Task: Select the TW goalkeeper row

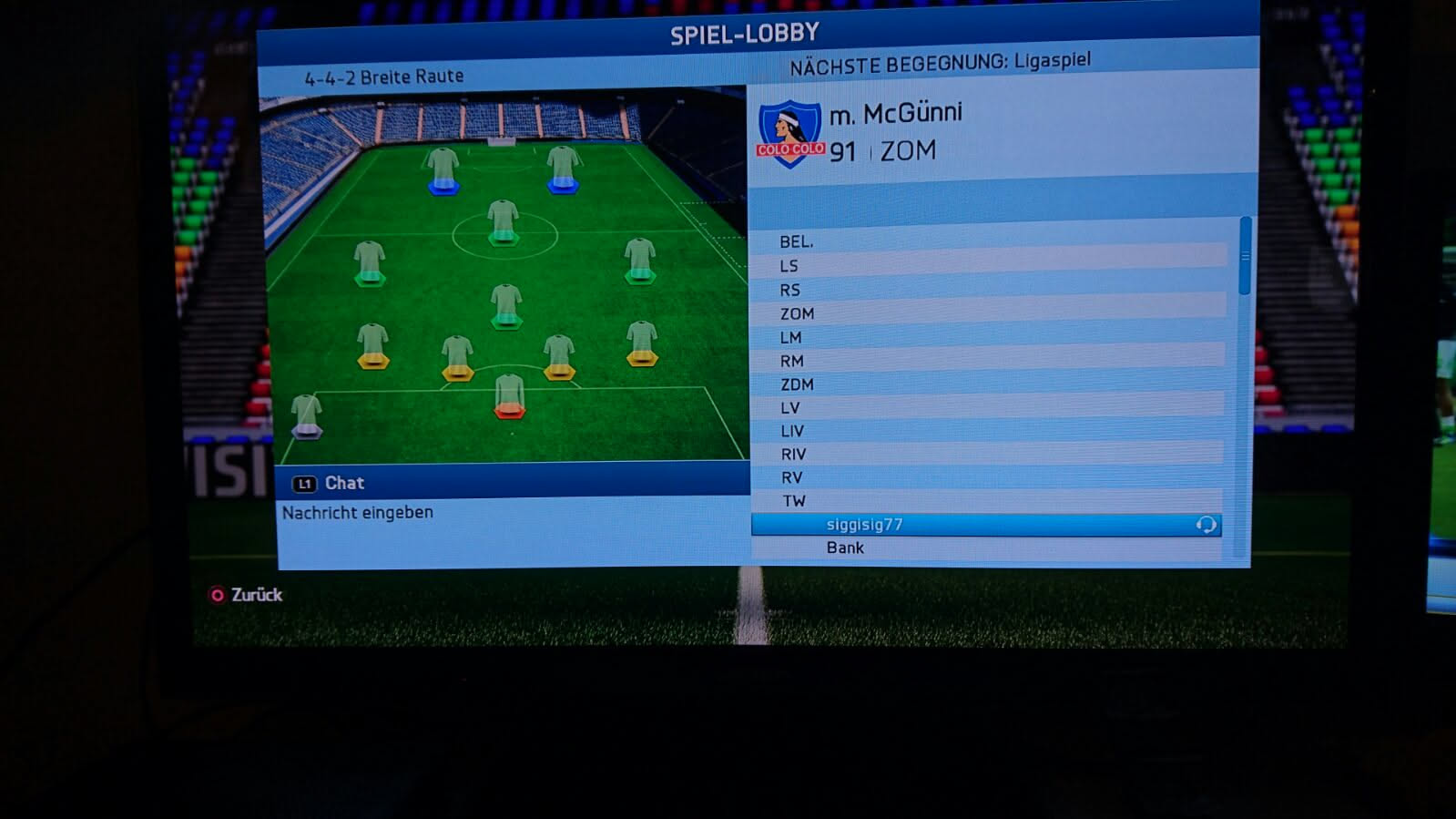Action: coord(988,501)
